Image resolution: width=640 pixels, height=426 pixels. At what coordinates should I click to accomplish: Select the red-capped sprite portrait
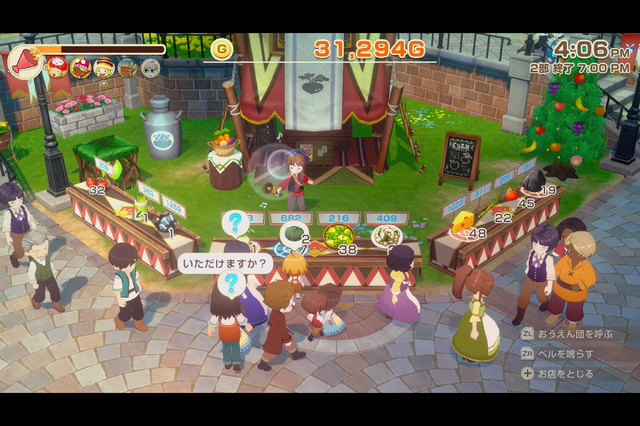click(x=57, y=67)
